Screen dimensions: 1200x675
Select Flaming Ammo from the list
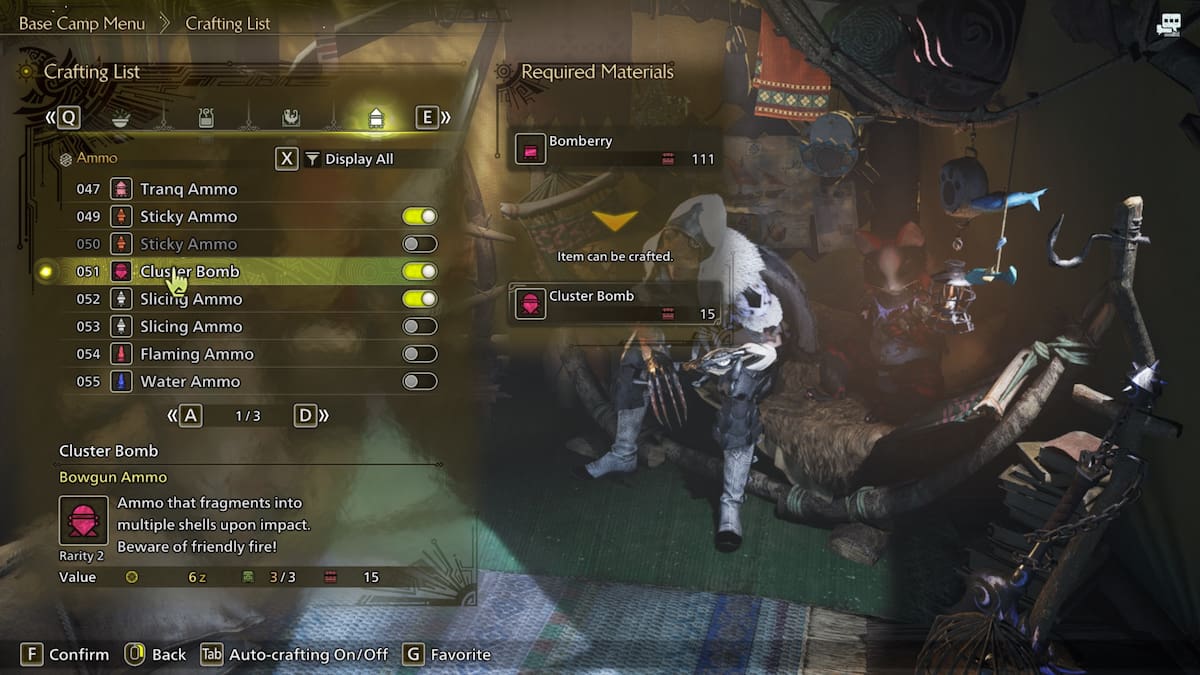click(x=196, y=354)
